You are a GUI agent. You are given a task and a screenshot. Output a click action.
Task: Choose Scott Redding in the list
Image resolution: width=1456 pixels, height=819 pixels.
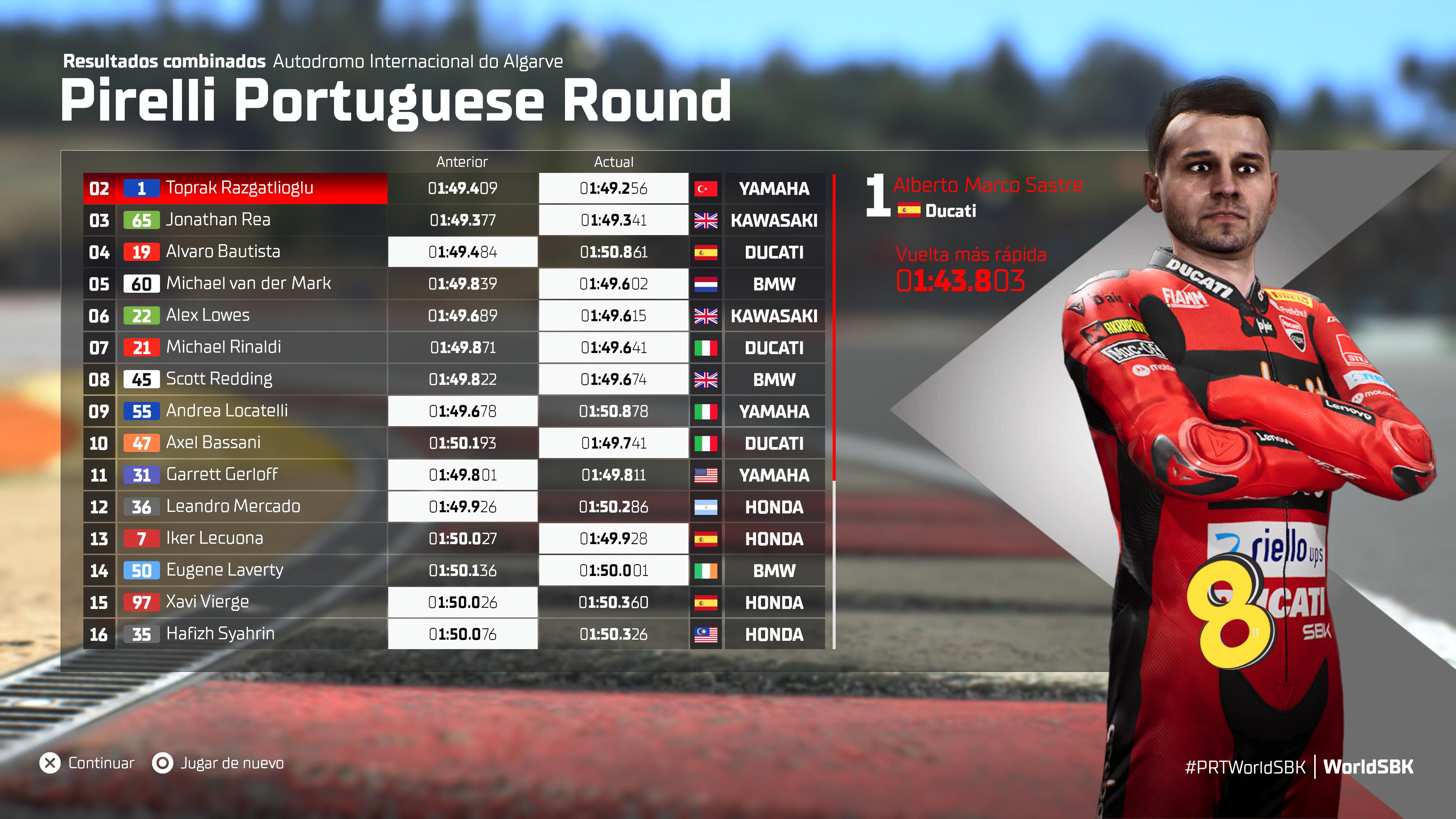[x=219, y=379]
